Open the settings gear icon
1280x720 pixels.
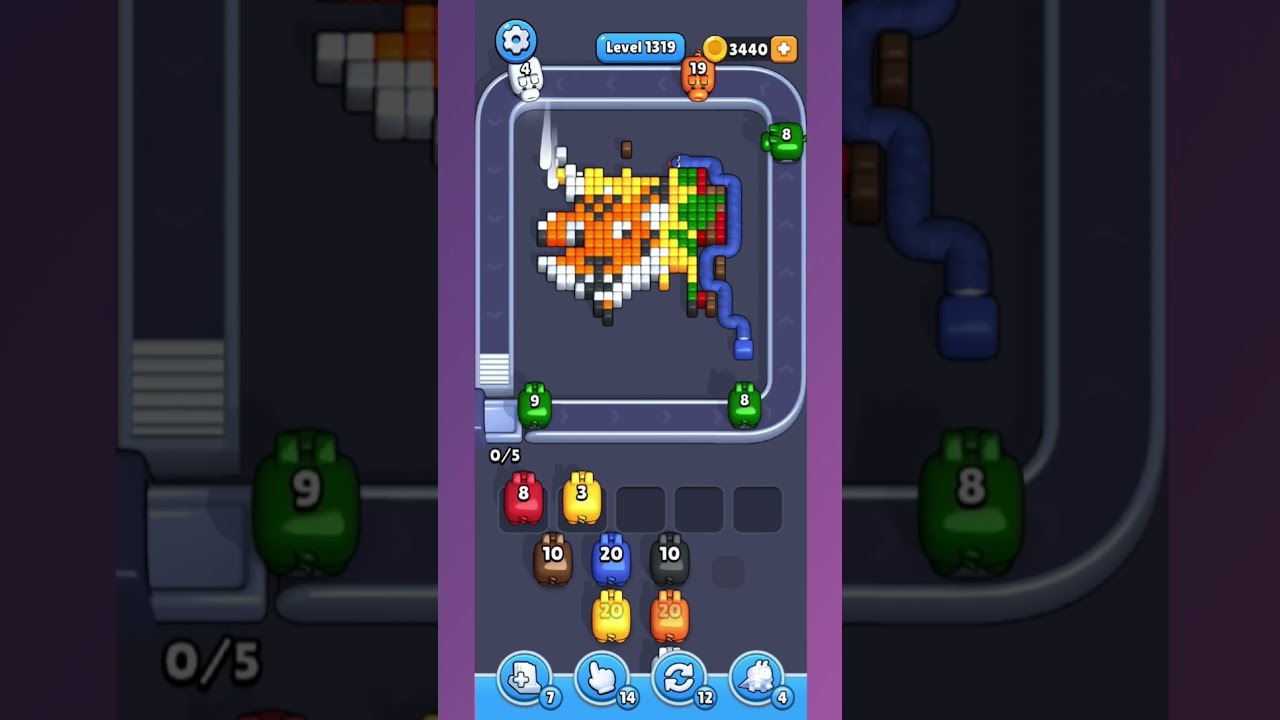515,40
